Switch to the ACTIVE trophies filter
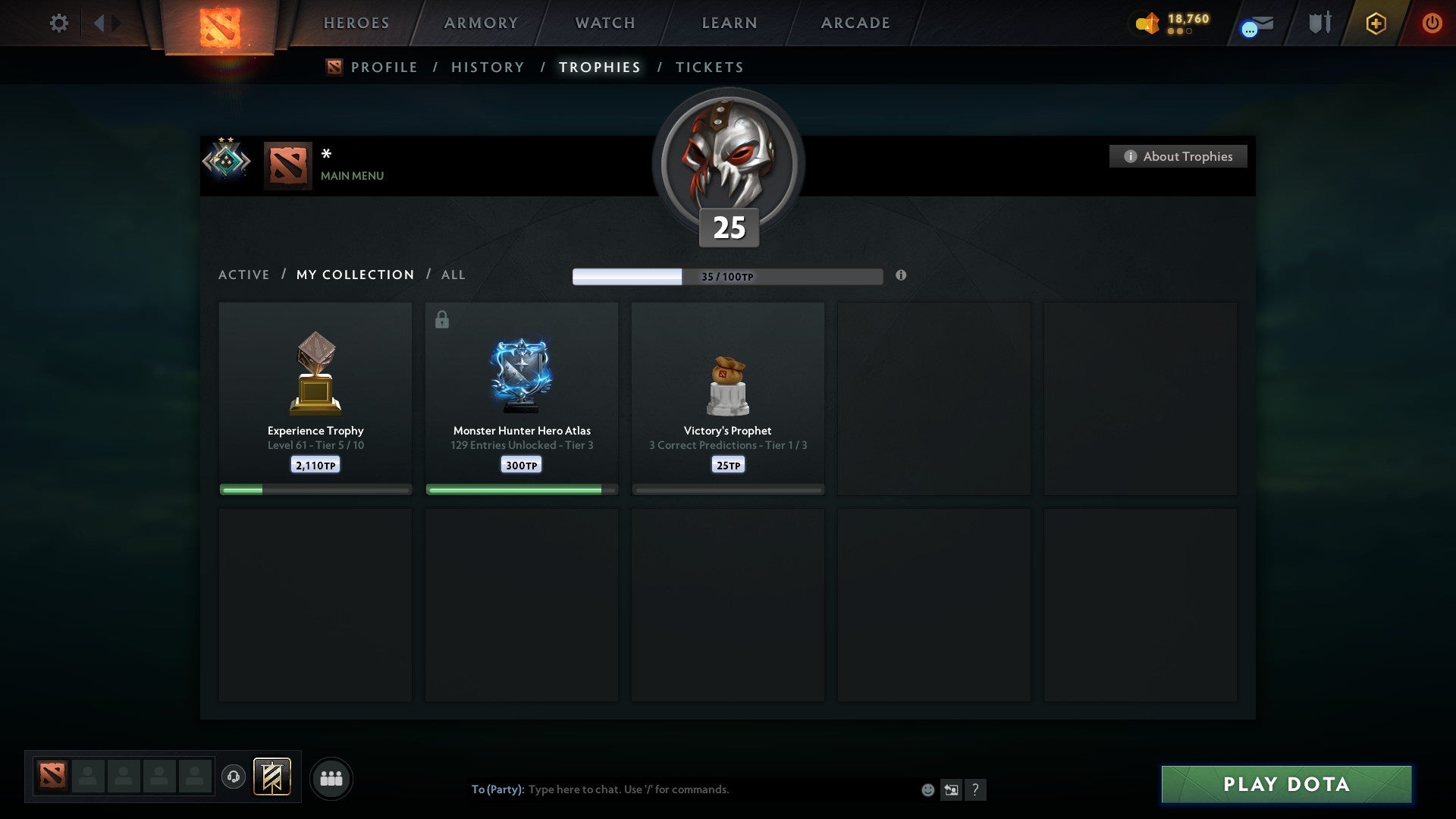The height and width of the screenshot is (819, 1456). 244,275
